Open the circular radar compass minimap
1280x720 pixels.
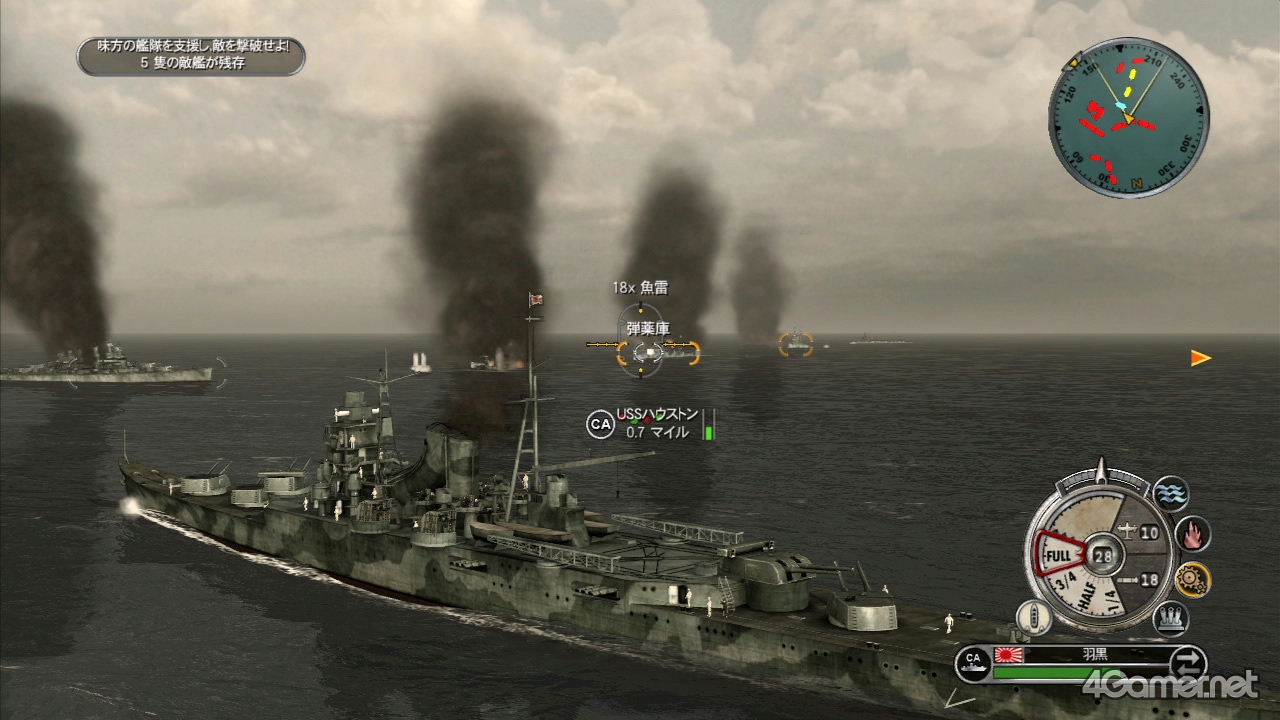coord(1128,117)
